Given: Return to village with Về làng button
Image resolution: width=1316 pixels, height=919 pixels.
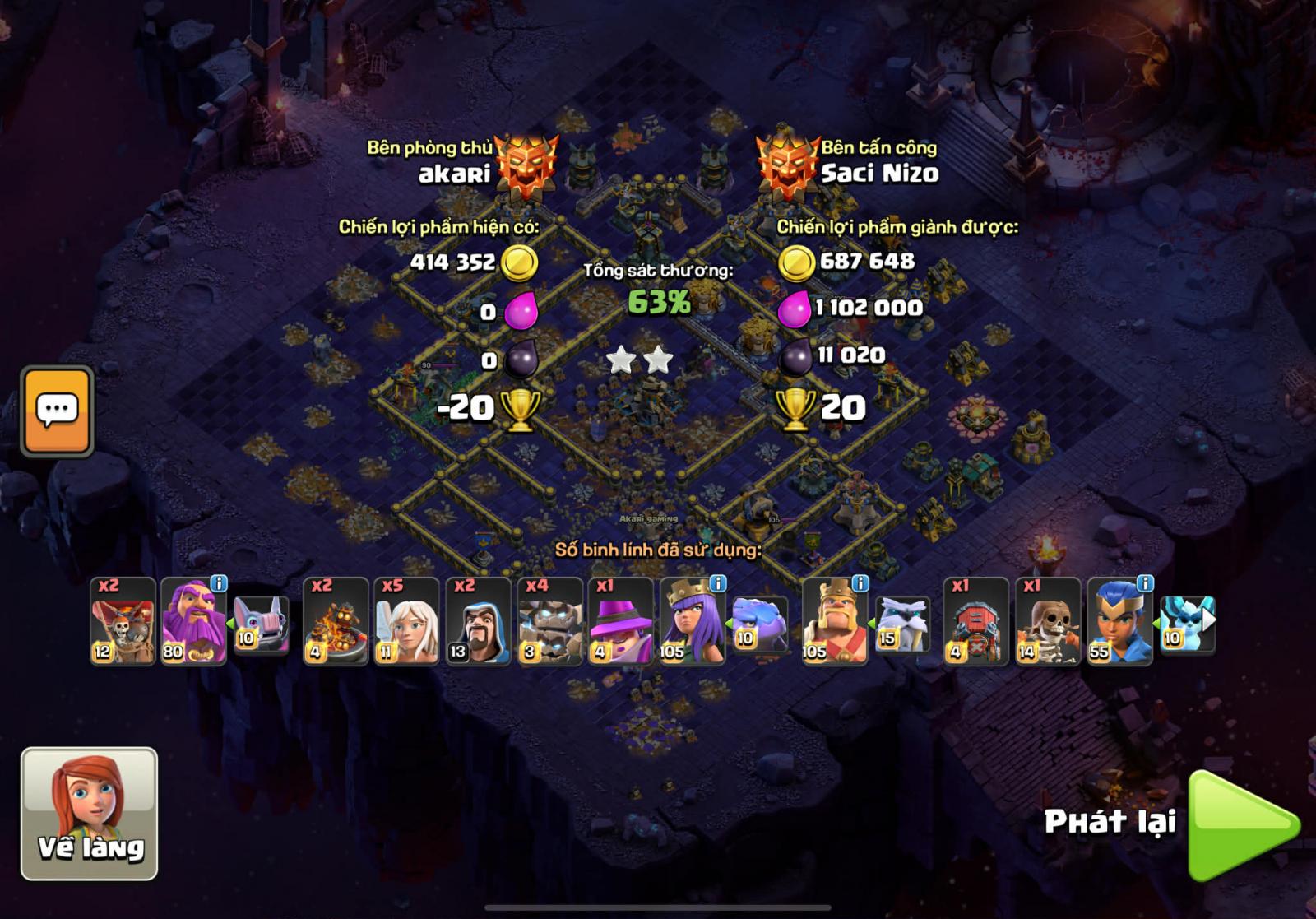Looking at the screenshot, I should 89,813.
